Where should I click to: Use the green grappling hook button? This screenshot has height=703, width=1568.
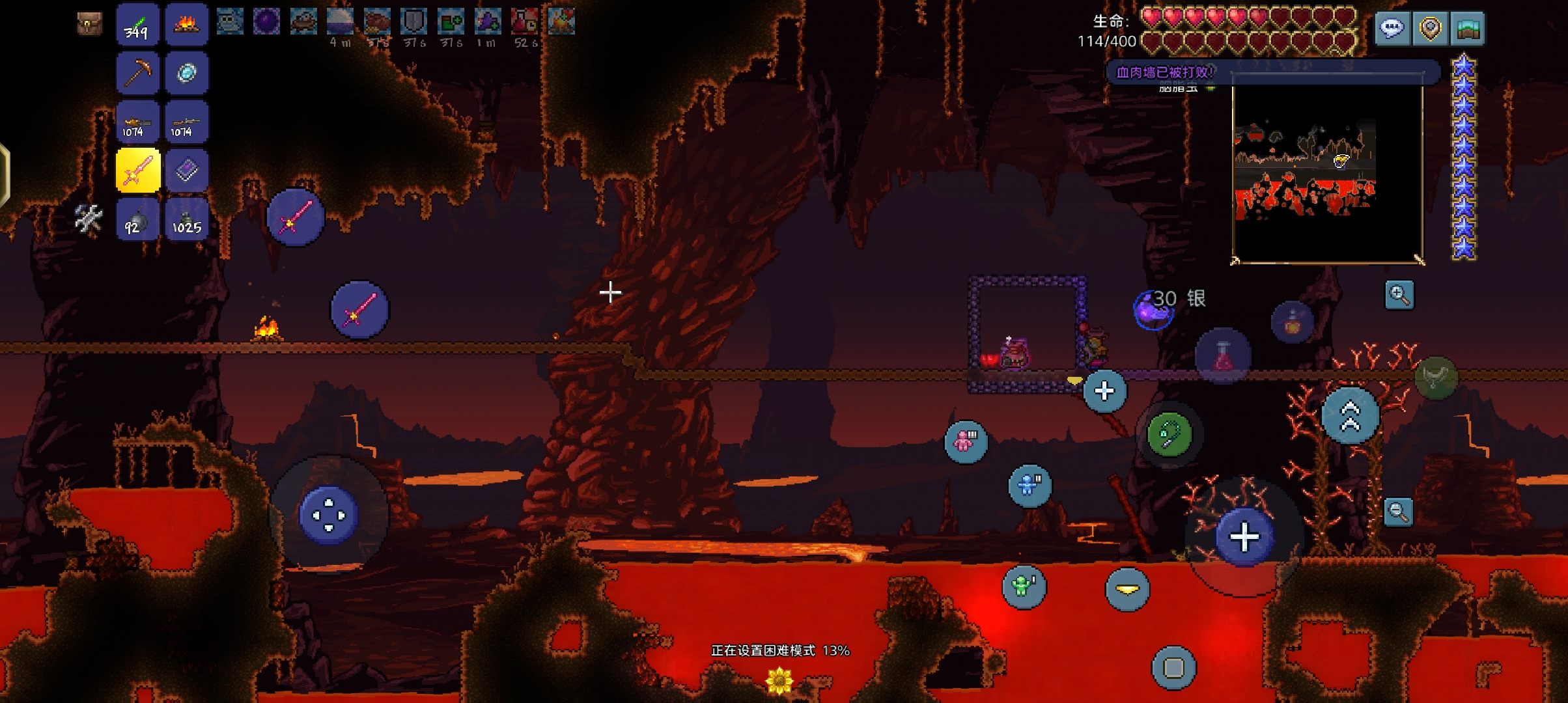[1169, 434]
